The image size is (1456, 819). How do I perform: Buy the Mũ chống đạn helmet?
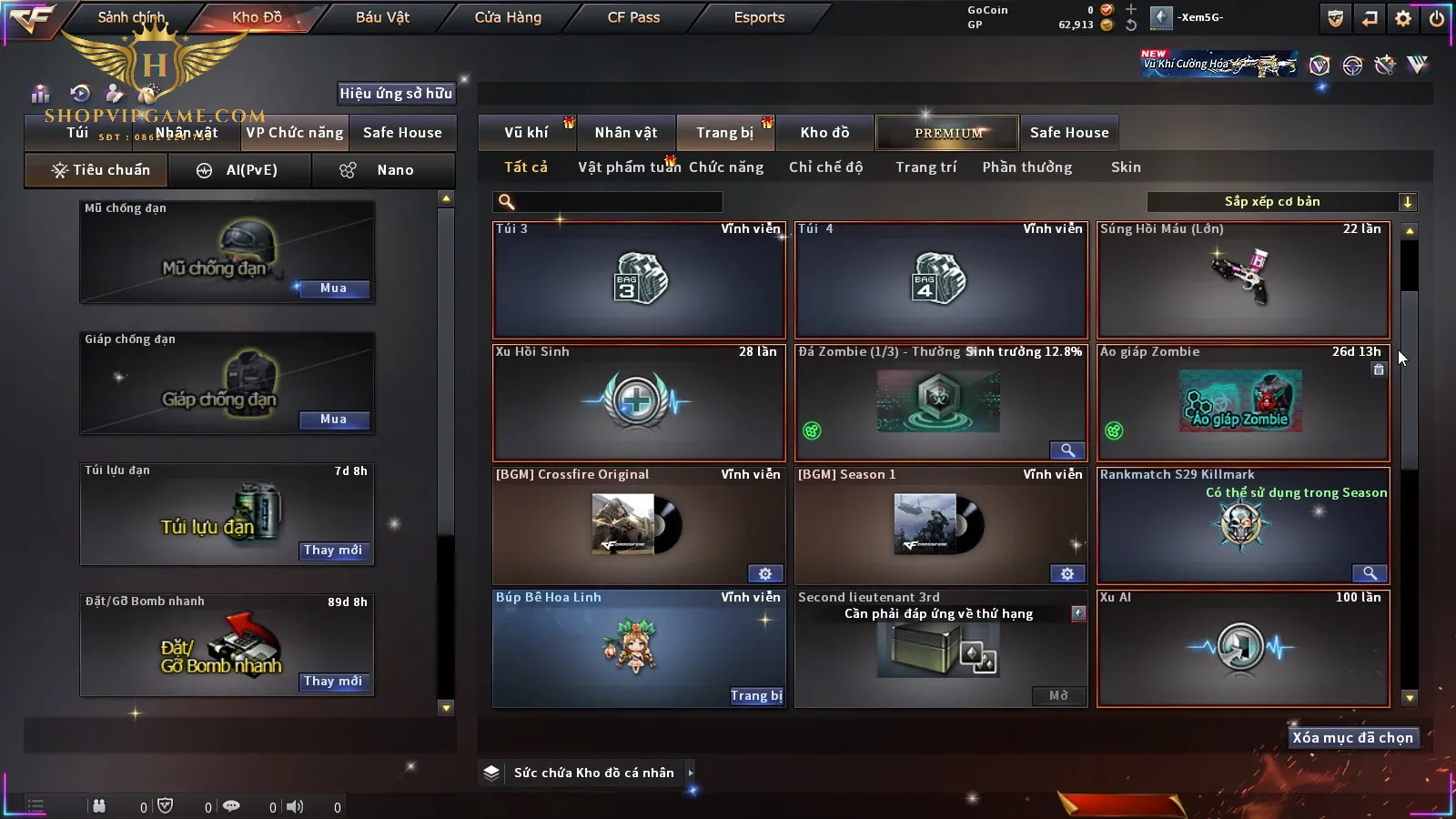333,288
